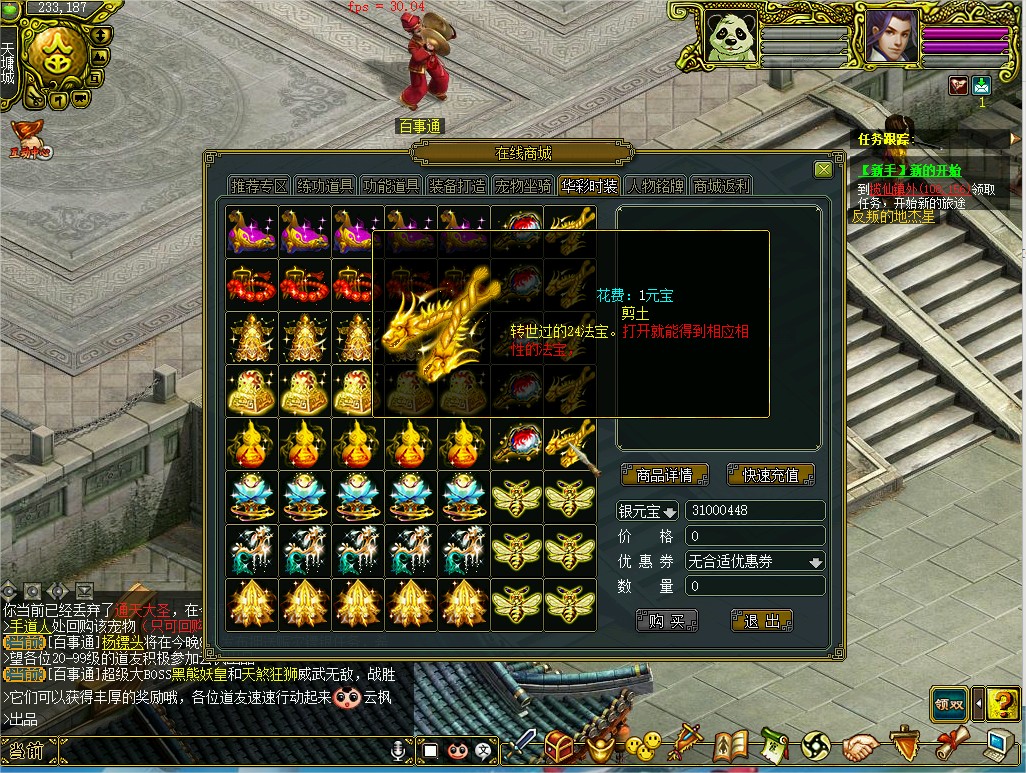
Task: Select the panda pet portrait
Action: click(729, 40)
